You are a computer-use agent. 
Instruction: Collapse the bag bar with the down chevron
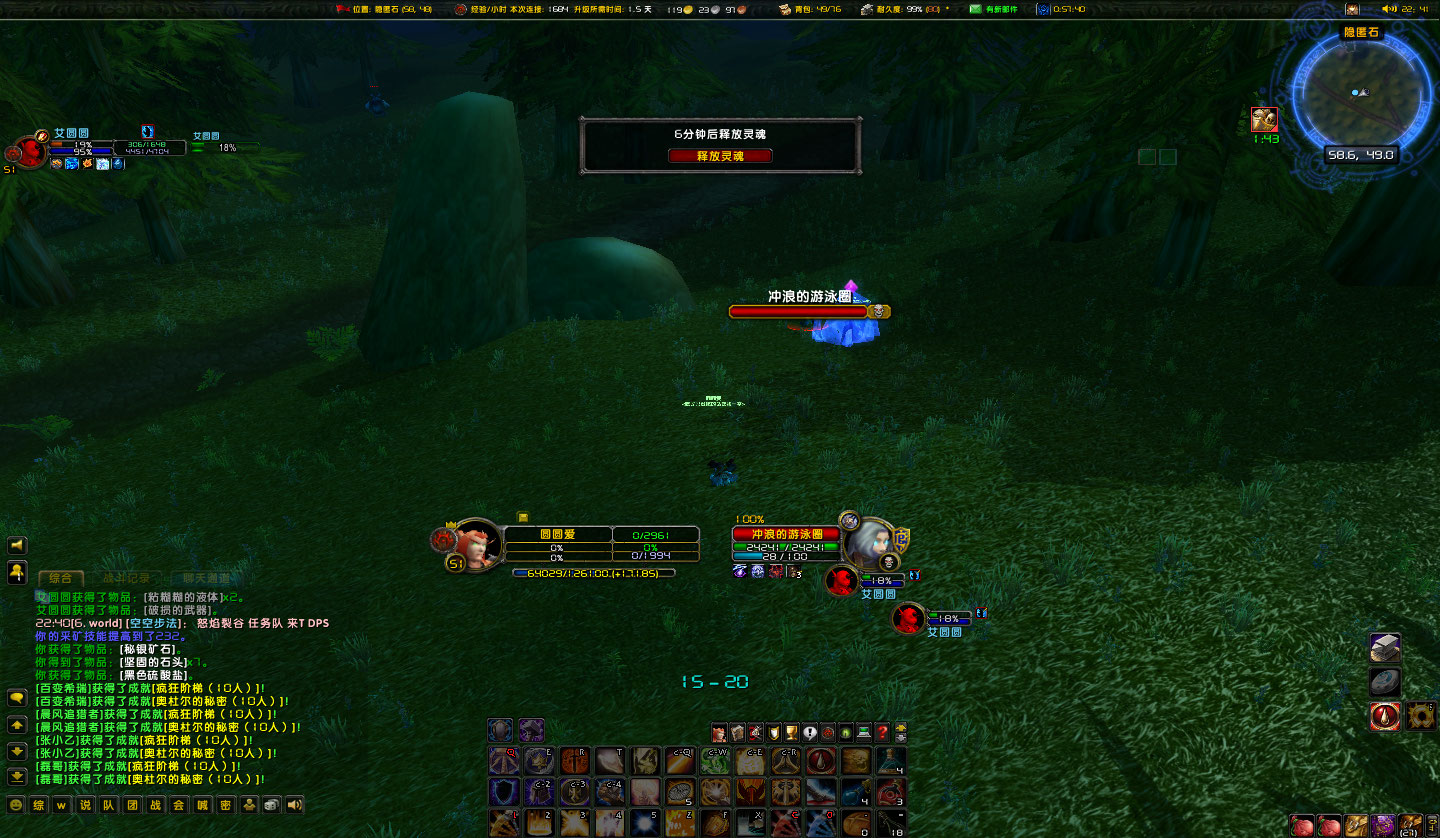click(900, 739)
